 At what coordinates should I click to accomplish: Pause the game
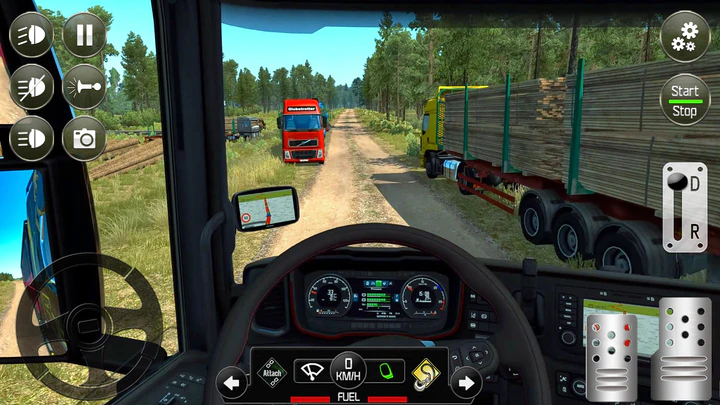point(84,36)
